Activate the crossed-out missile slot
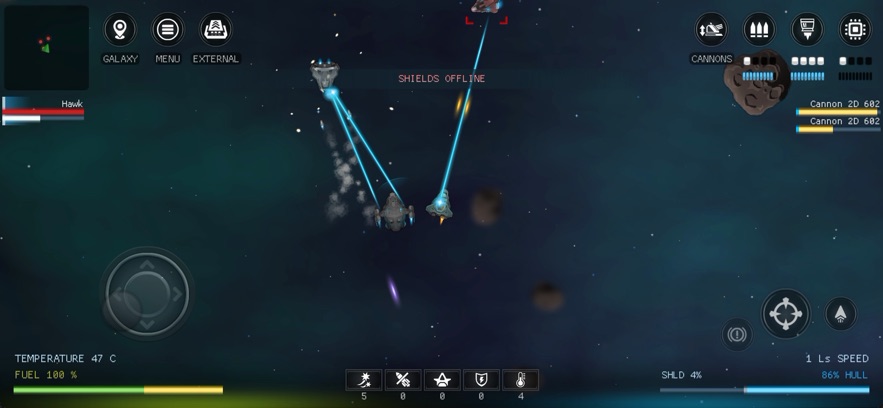 (x=403, y=380)
